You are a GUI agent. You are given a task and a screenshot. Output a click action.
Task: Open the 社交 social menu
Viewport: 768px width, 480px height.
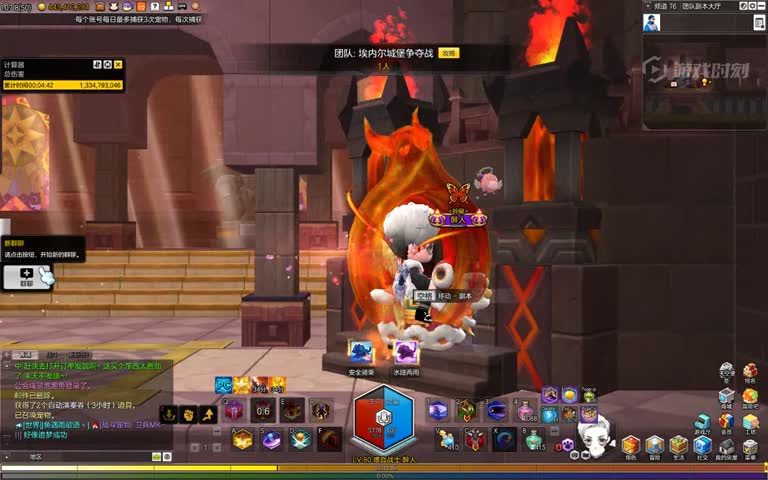point(703,445)
